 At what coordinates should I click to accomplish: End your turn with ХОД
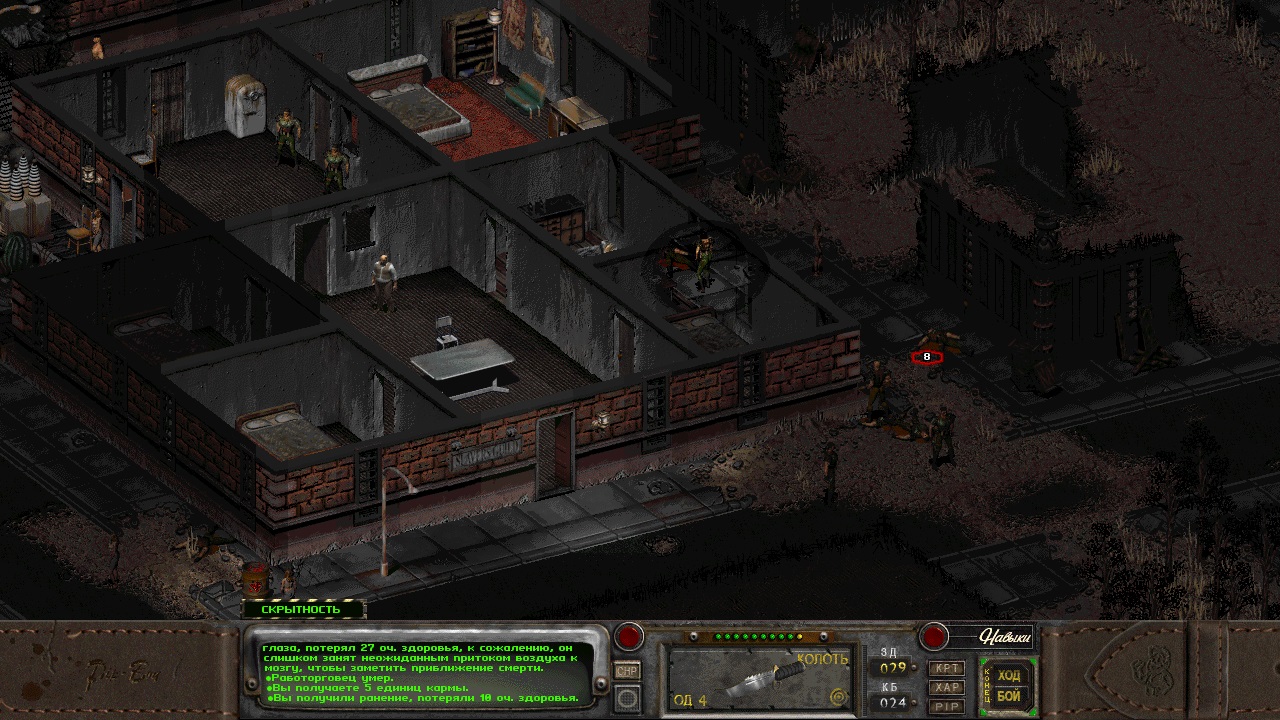[1009, 676]
